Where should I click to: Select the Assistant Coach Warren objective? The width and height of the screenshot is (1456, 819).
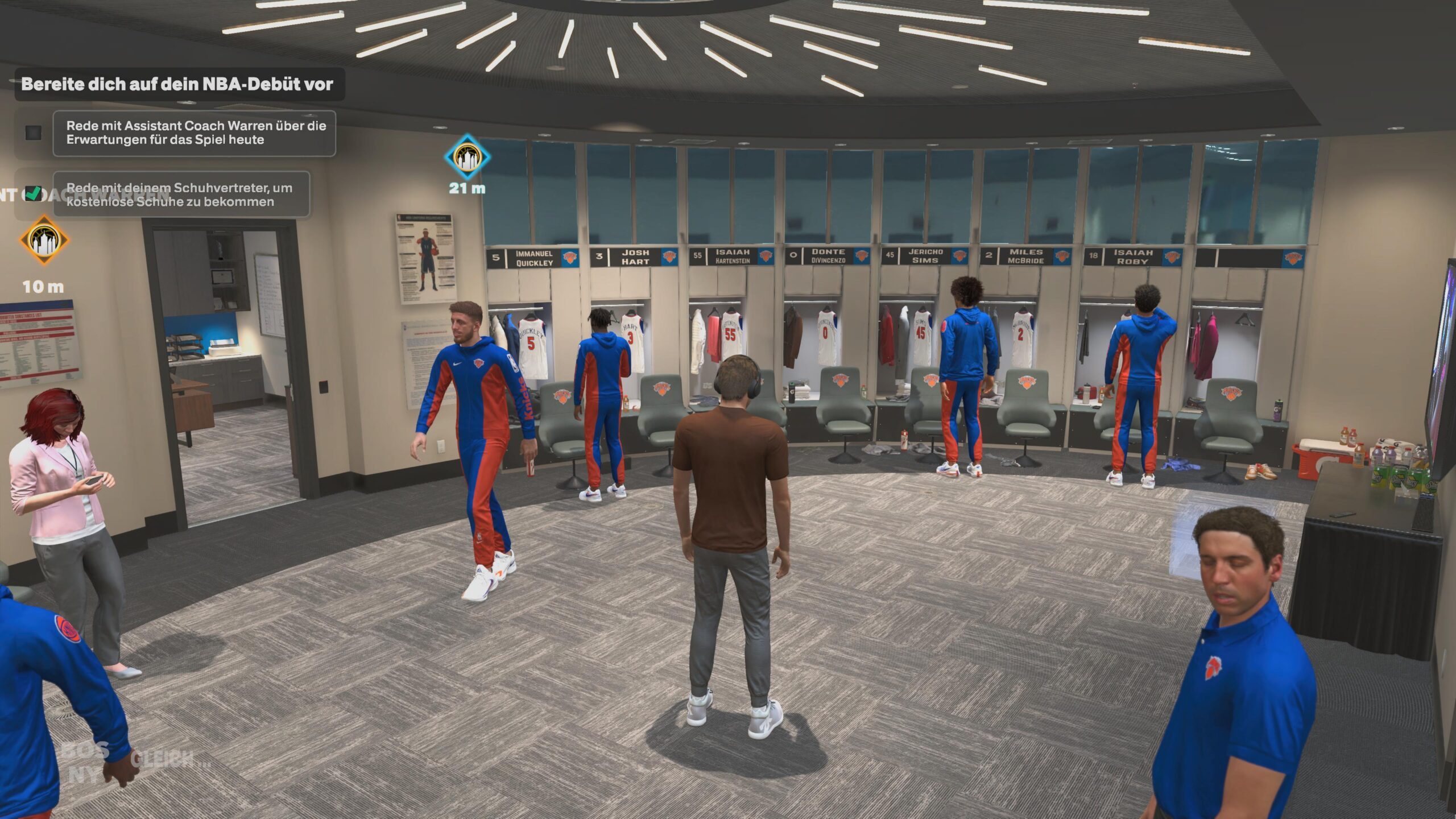point(195,133)
